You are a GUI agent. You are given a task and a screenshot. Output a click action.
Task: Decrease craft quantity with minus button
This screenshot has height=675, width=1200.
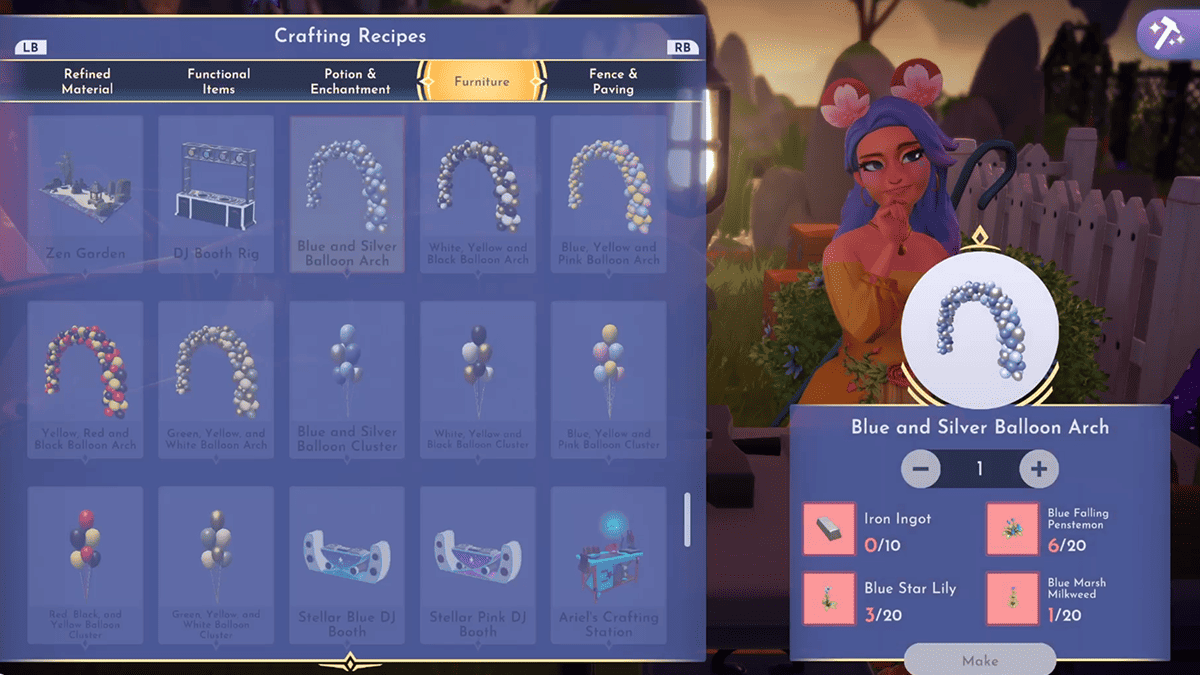(921, 469)
